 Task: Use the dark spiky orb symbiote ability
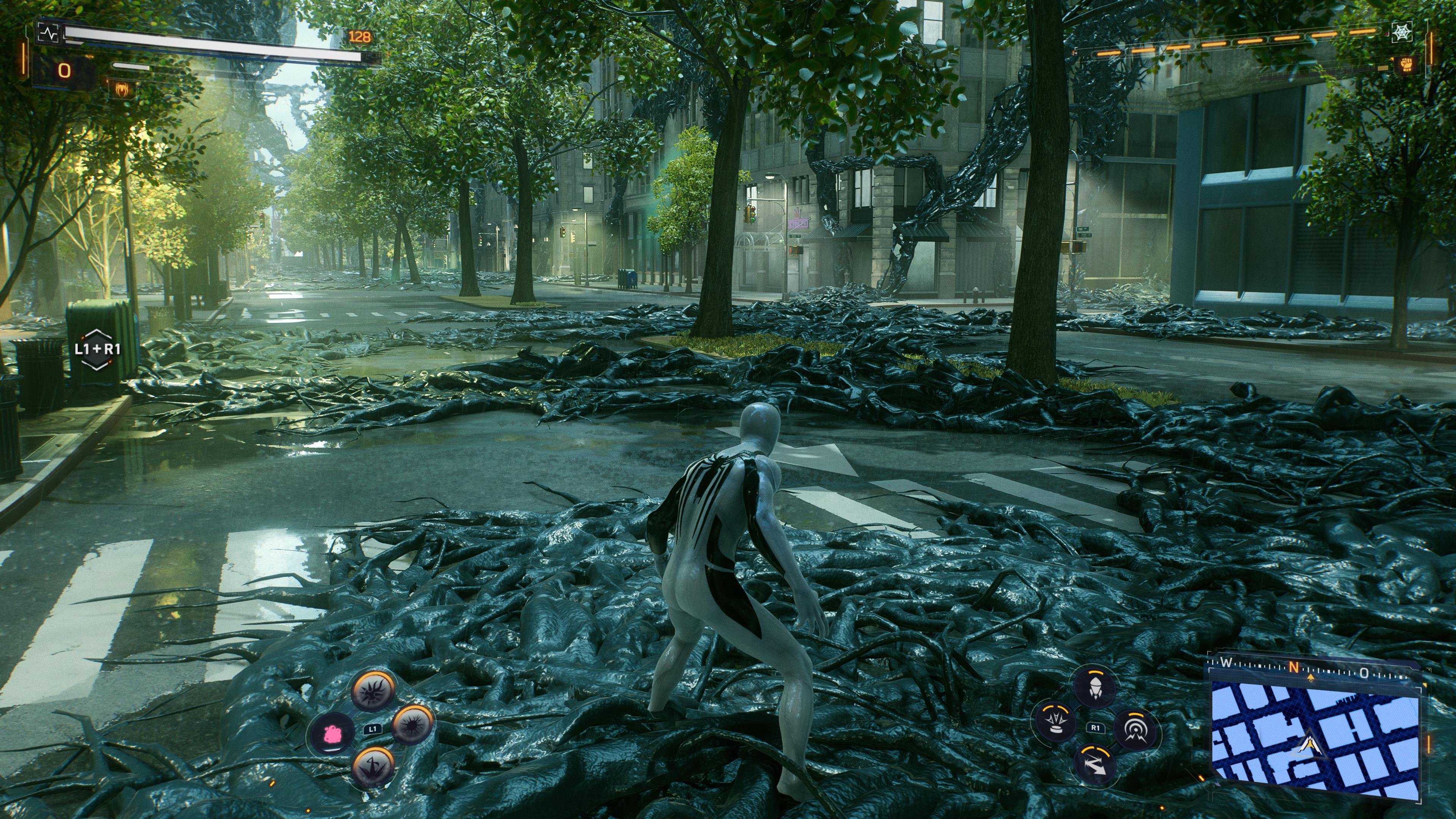pos(413,725)
